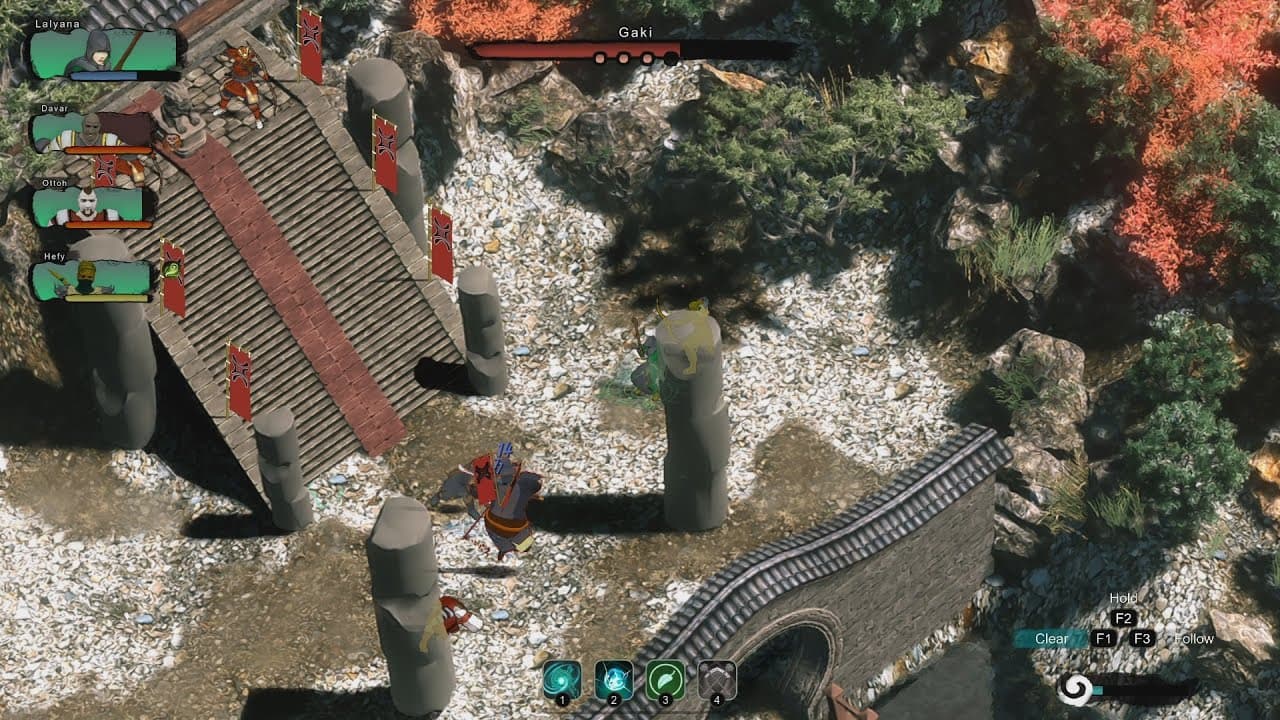Click the green frog buff icon beside Hefy
The image size is (1280, 720).
point(170,268)
